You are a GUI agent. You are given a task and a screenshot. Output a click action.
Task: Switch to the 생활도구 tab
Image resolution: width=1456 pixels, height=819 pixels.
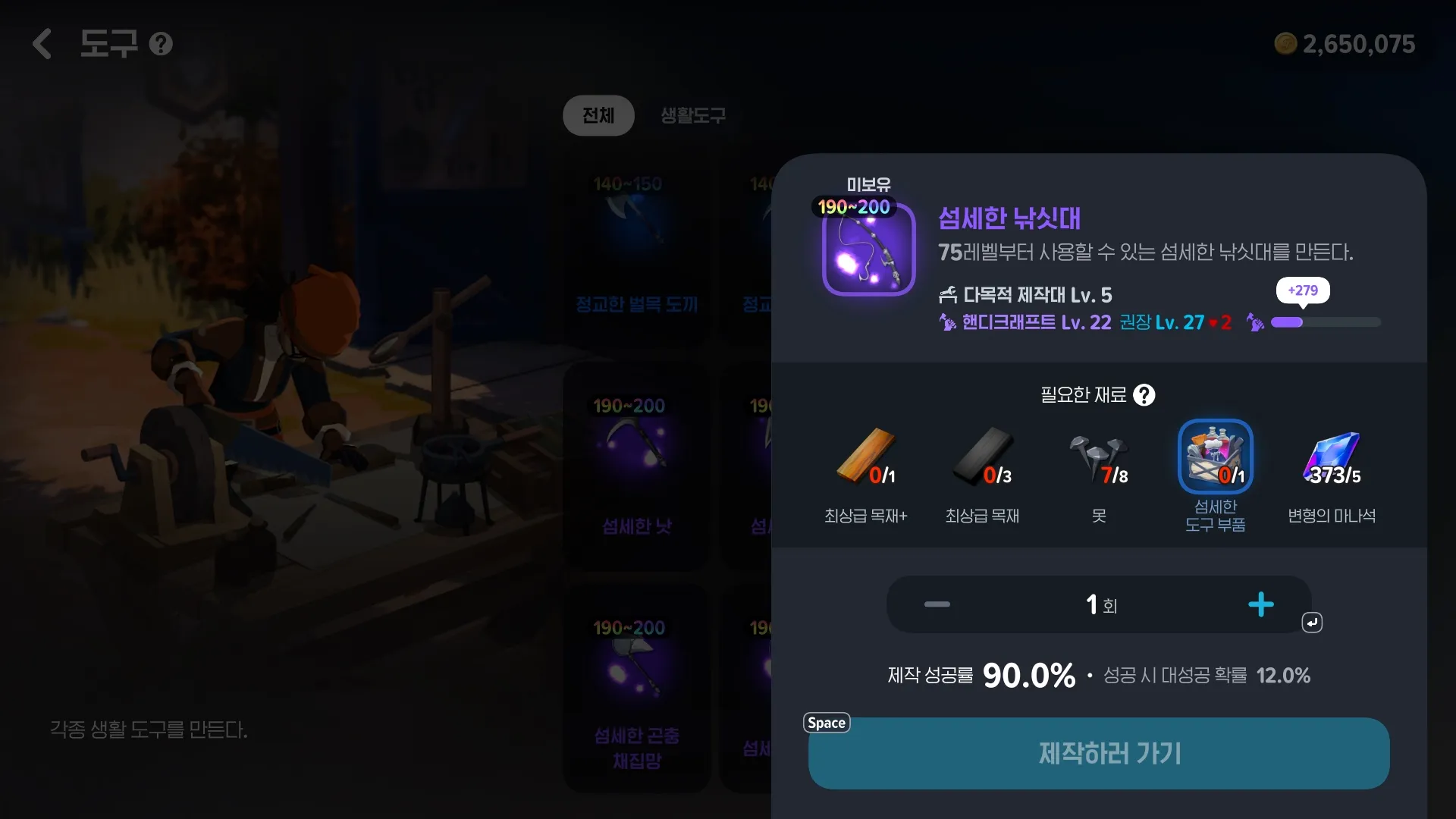coord(693,115)
